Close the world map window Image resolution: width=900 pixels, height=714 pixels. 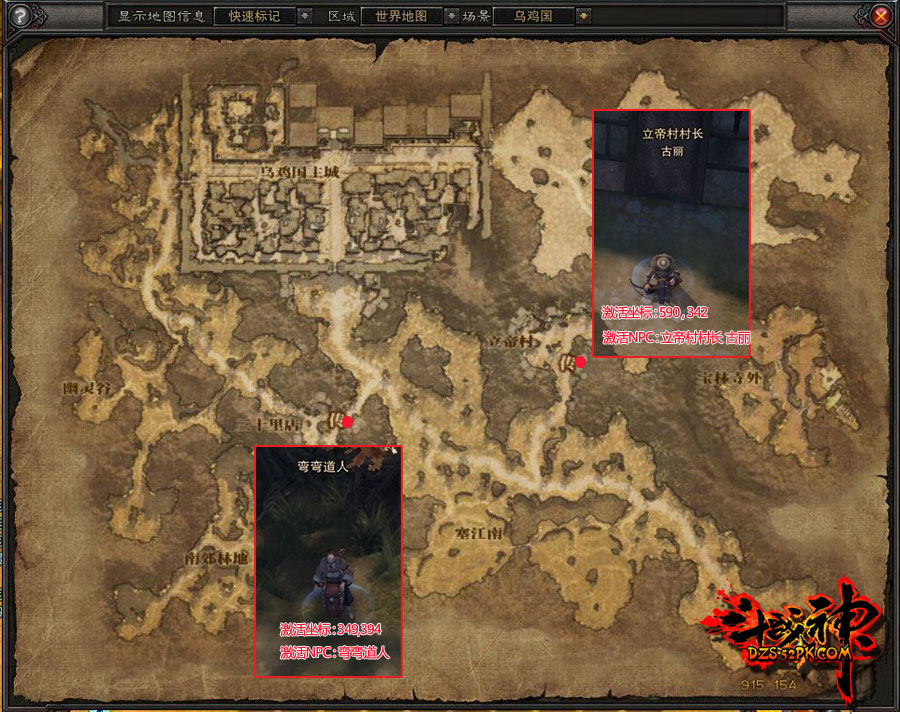(x=880, y=16)
